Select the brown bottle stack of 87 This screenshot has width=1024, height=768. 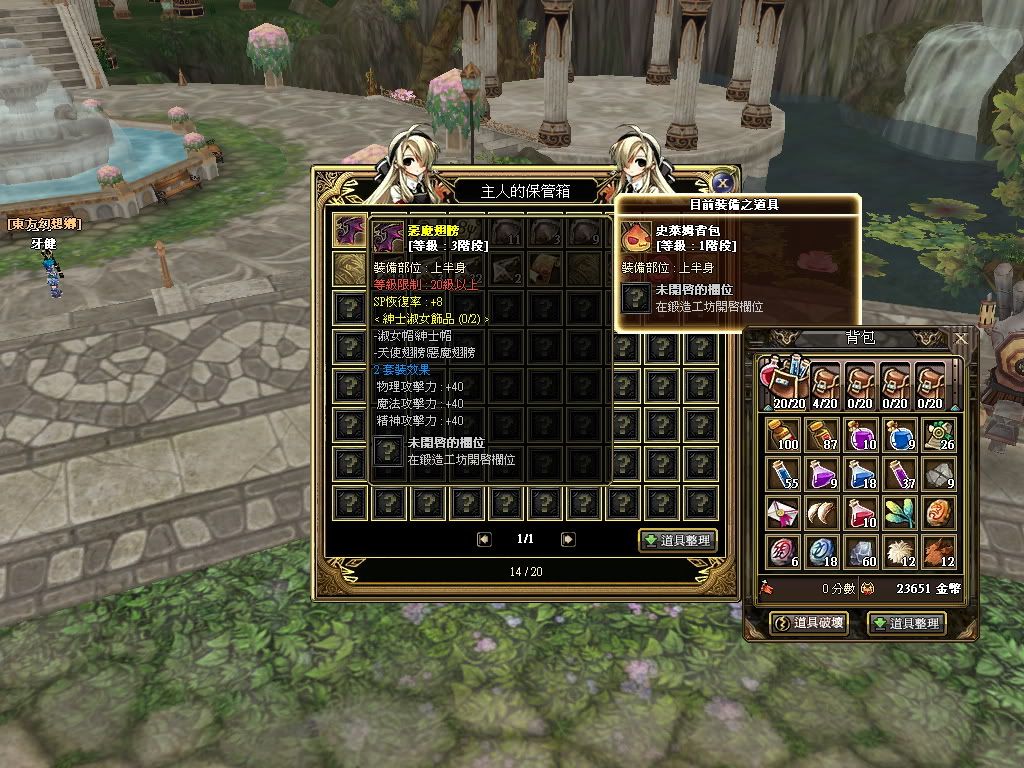824,435
